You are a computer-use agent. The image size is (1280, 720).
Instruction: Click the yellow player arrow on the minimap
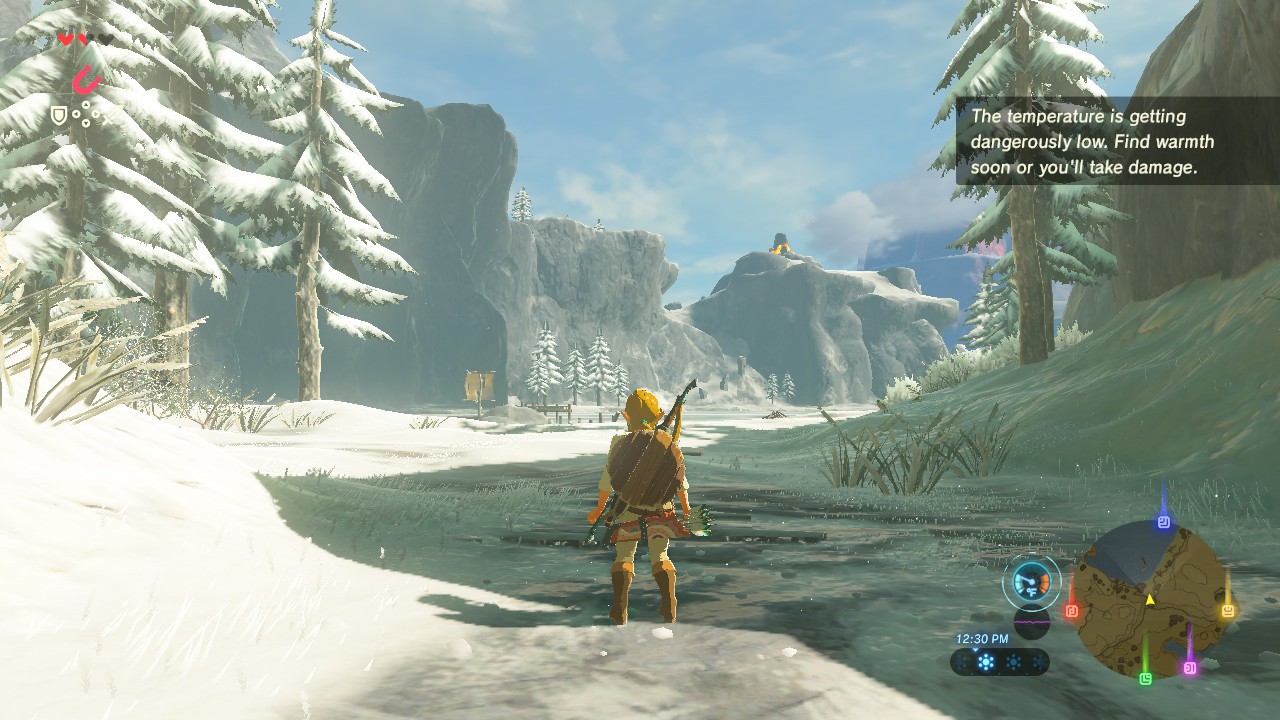1149,600
